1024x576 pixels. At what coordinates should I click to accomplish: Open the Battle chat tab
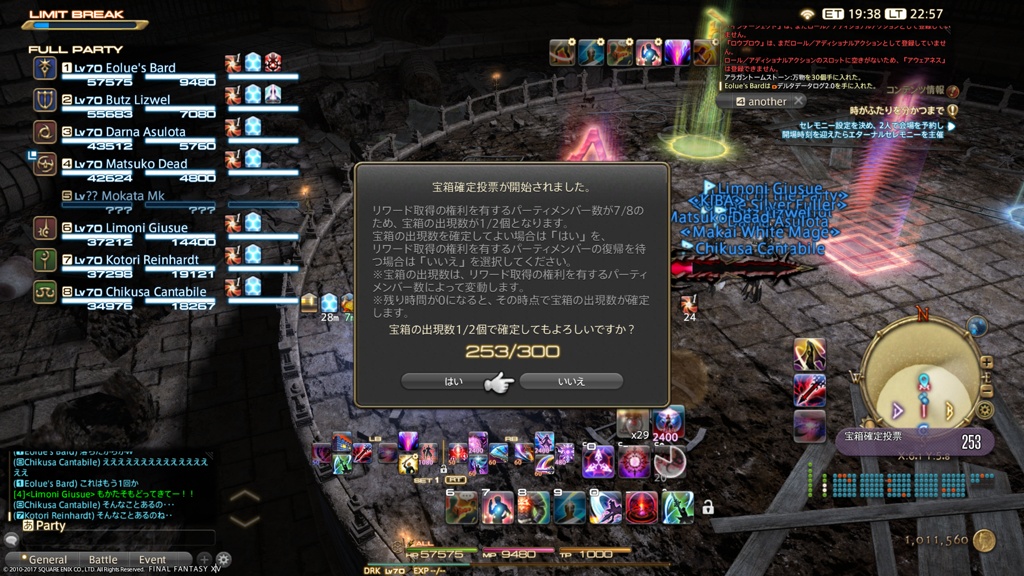click(103, 560)
